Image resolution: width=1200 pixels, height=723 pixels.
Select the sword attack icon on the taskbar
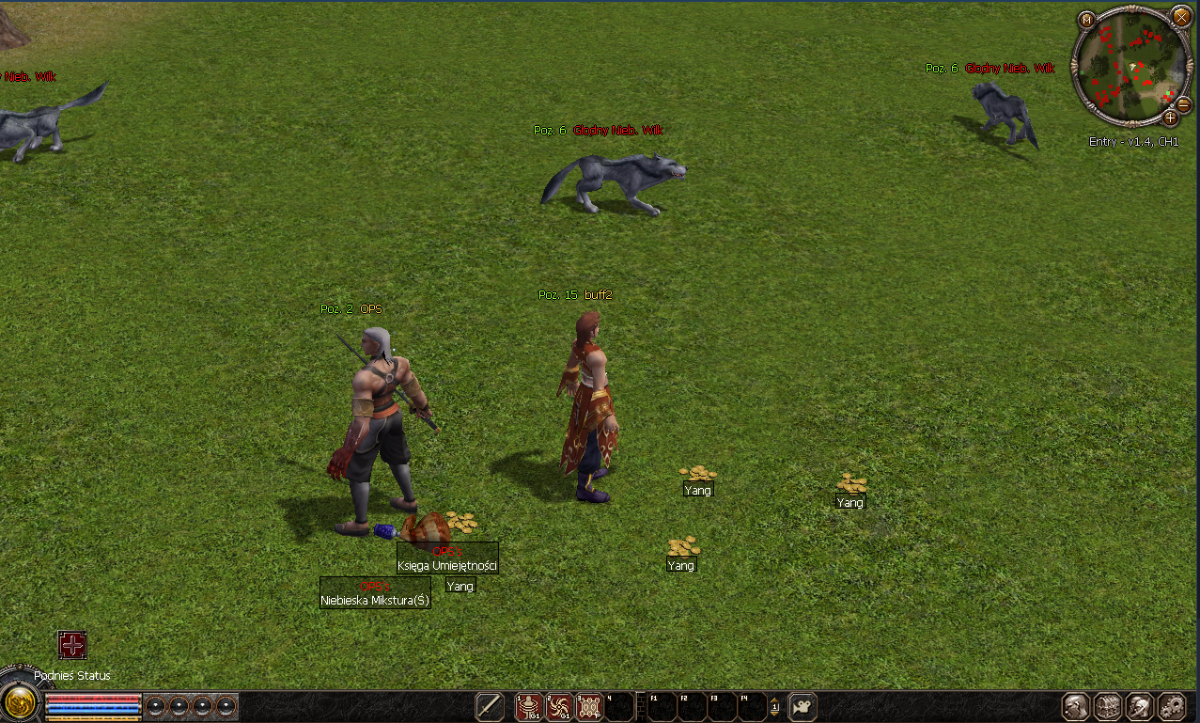coord(490,706)
